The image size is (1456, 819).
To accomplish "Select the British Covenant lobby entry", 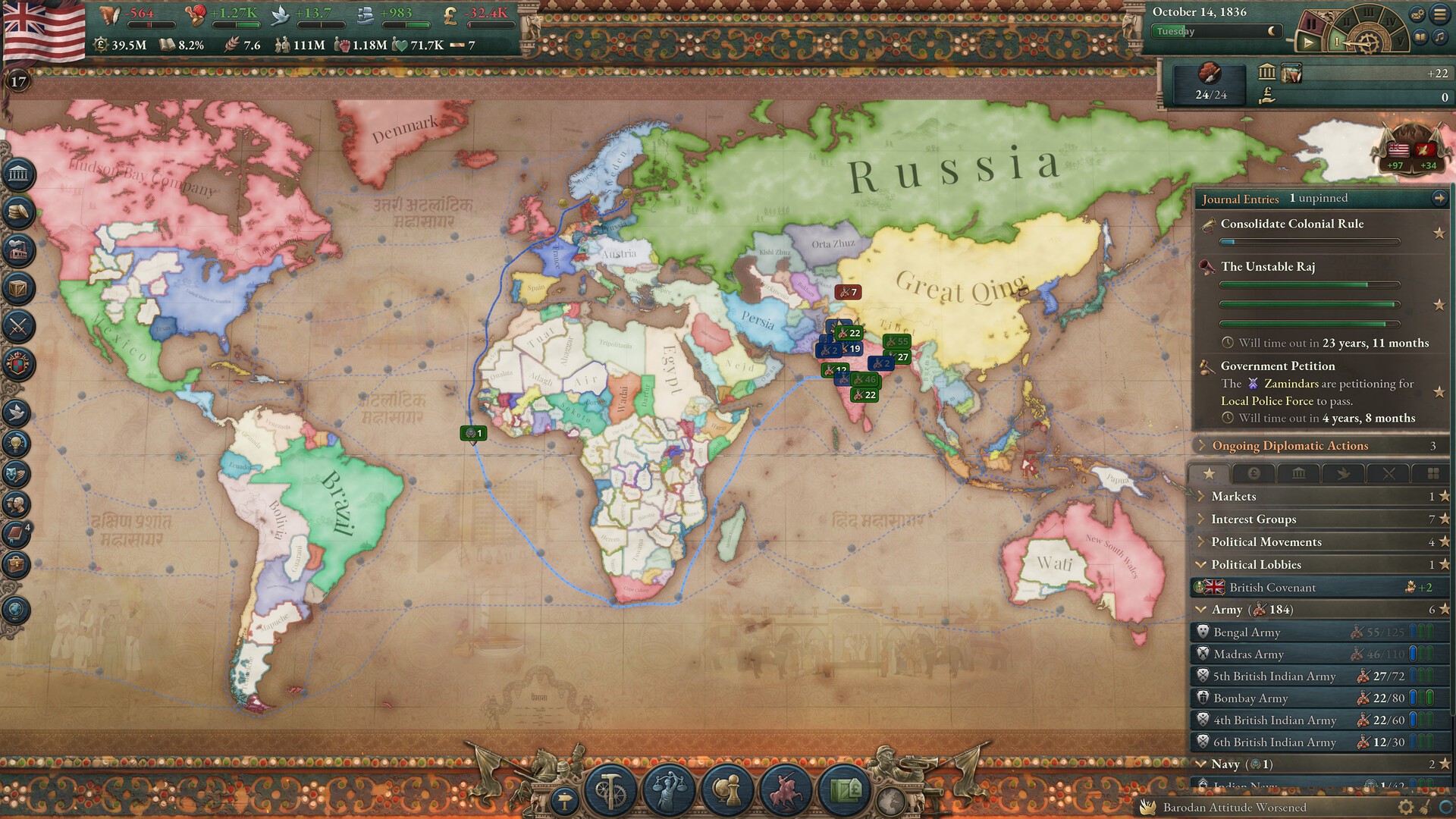I will coord(1272,588).
